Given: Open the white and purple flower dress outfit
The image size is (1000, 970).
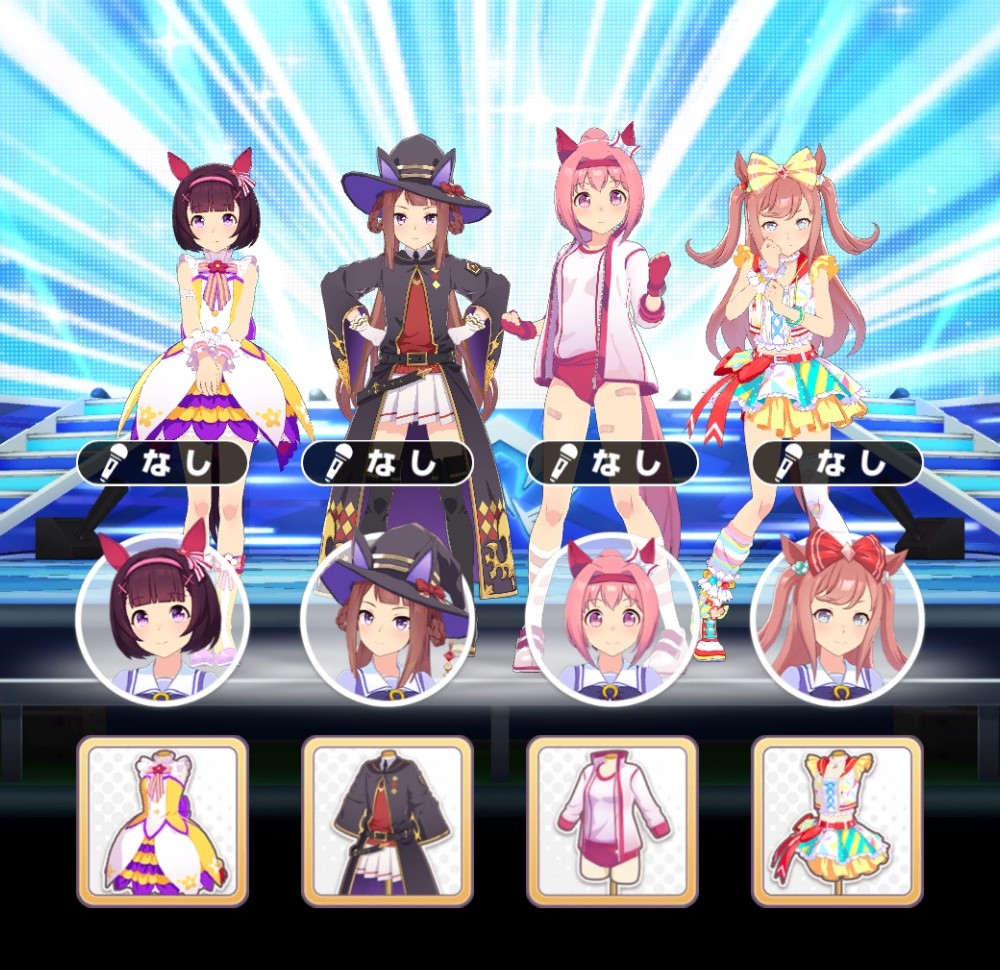Looking at the screenshot, I should [x=162, y=821].
